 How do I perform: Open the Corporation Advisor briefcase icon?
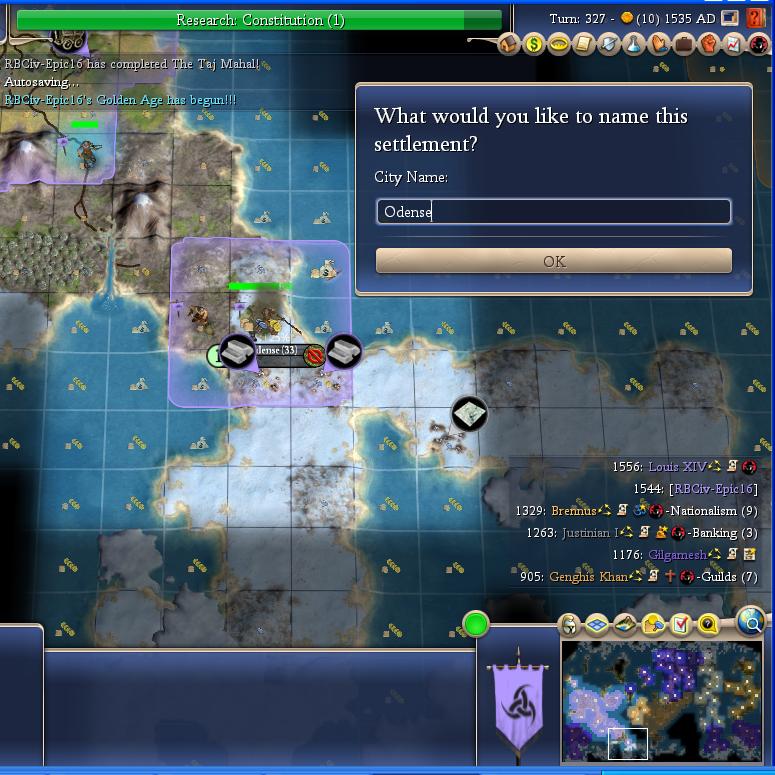[684, 44]
